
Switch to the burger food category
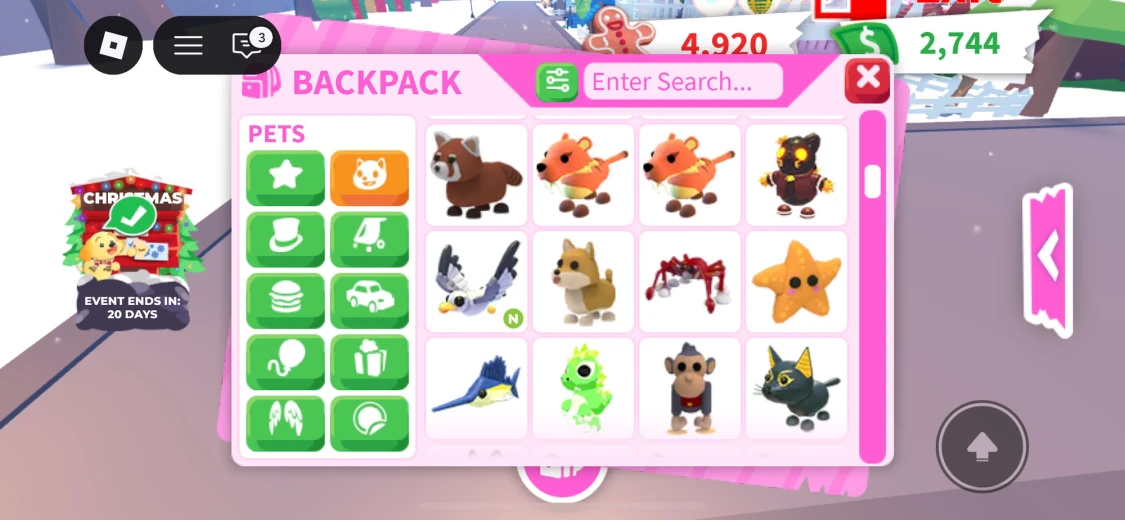click(285, 301)
